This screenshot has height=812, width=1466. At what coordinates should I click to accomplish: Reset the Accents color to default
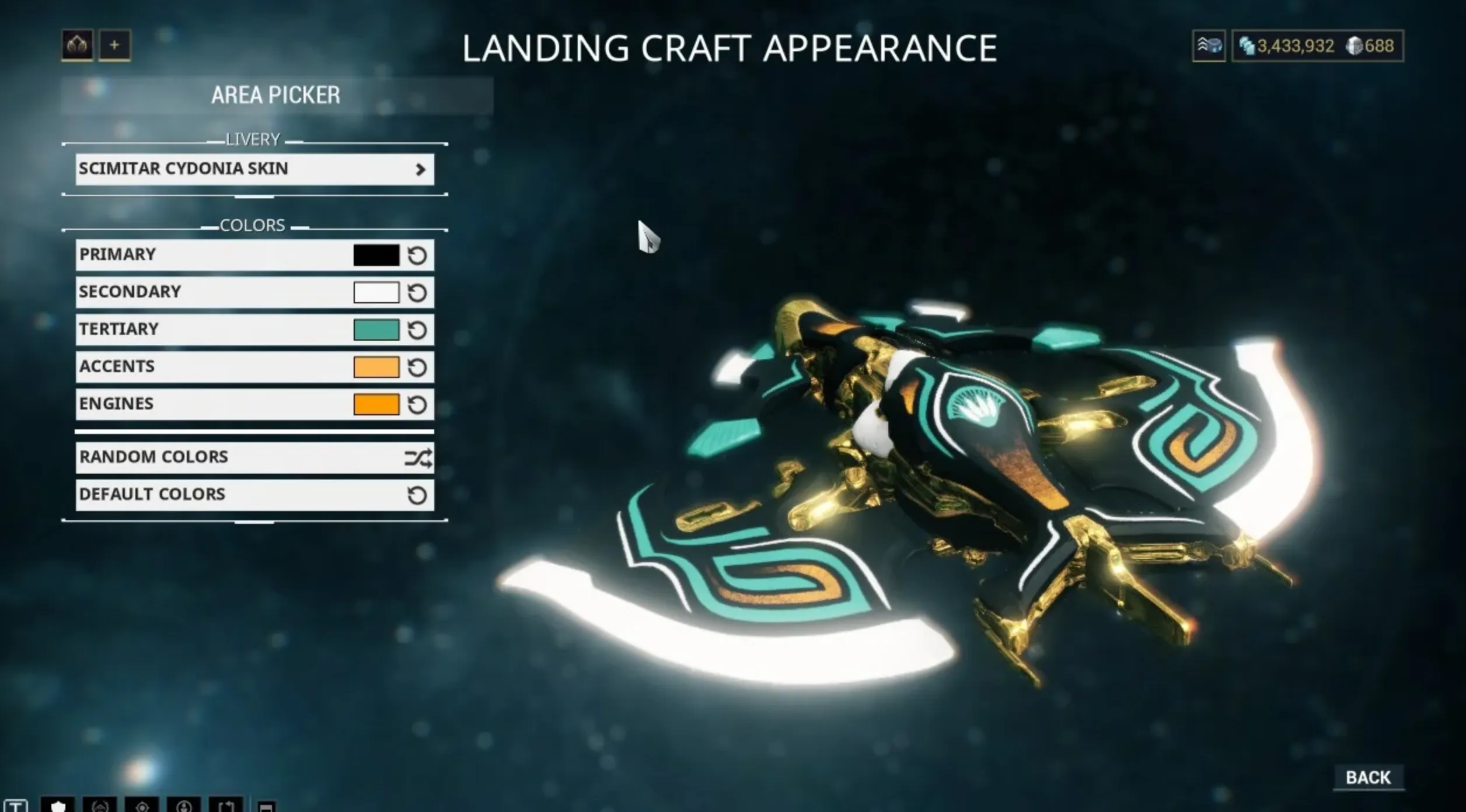click(417, 367)
